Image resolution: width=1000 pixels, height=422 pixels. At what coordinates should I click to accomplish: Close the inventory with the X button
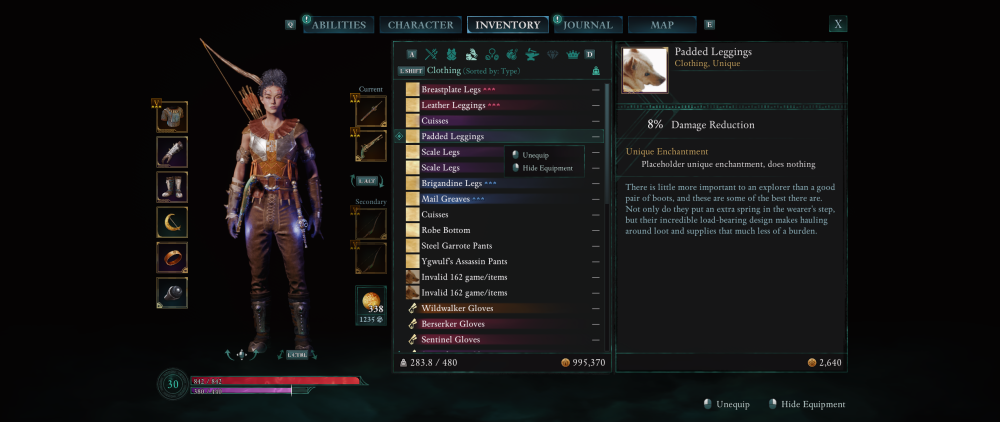click(x=838, y=24)
